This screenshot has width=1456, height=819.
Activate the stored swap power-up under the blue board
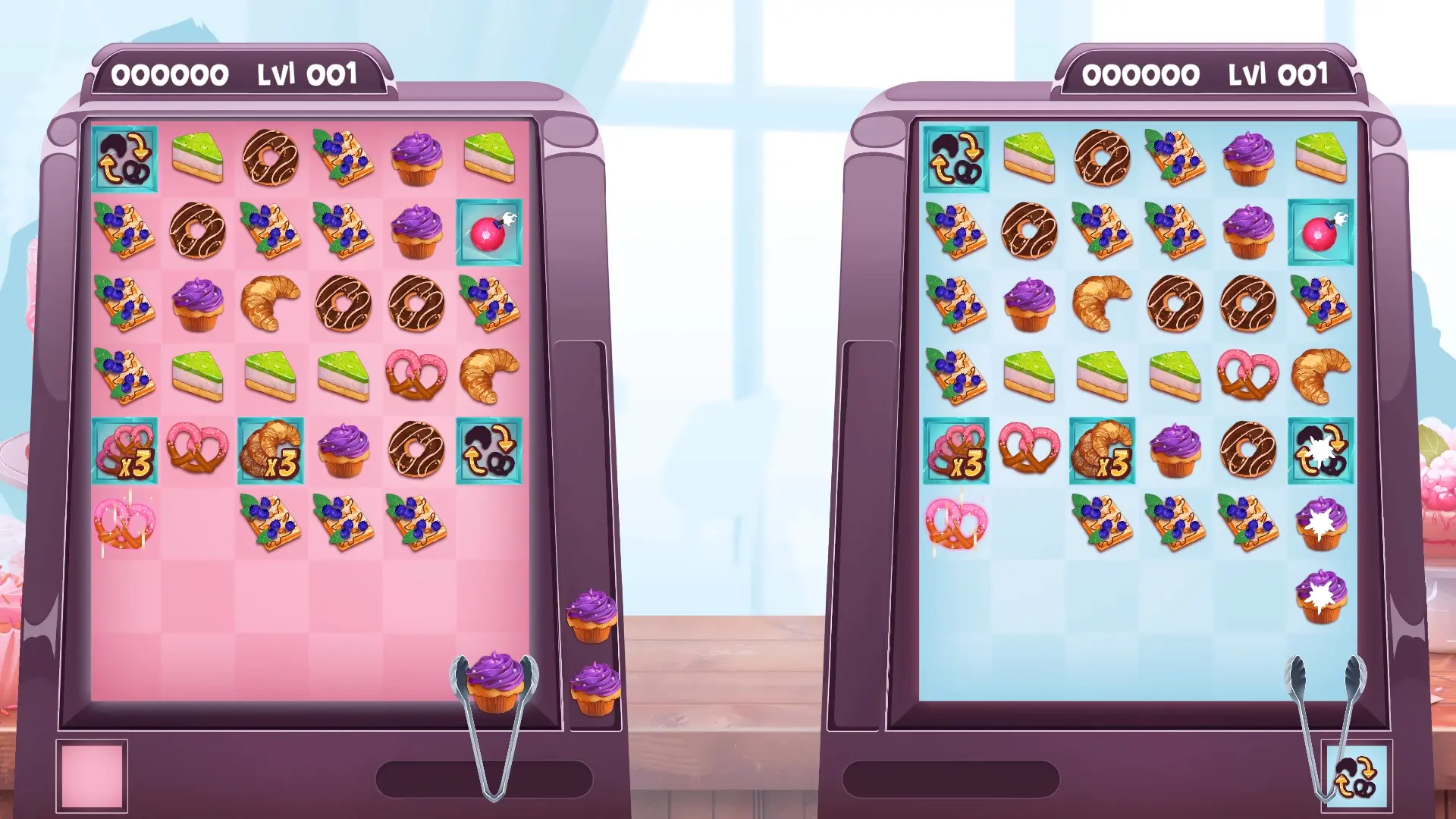(1356, 776)
